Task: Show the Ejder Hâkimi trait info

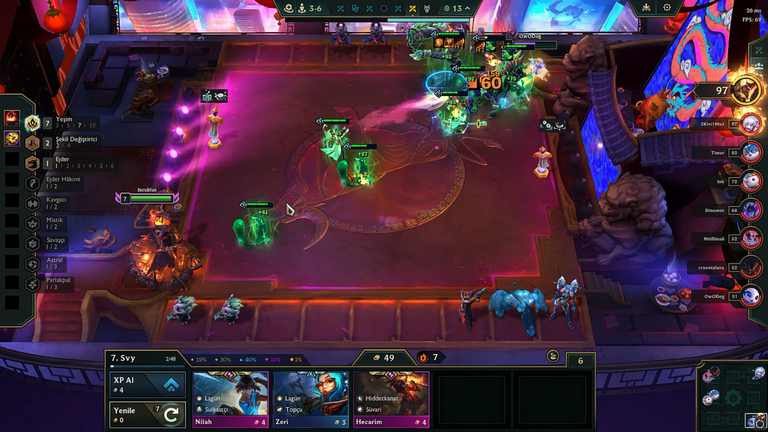Action: 33,182
